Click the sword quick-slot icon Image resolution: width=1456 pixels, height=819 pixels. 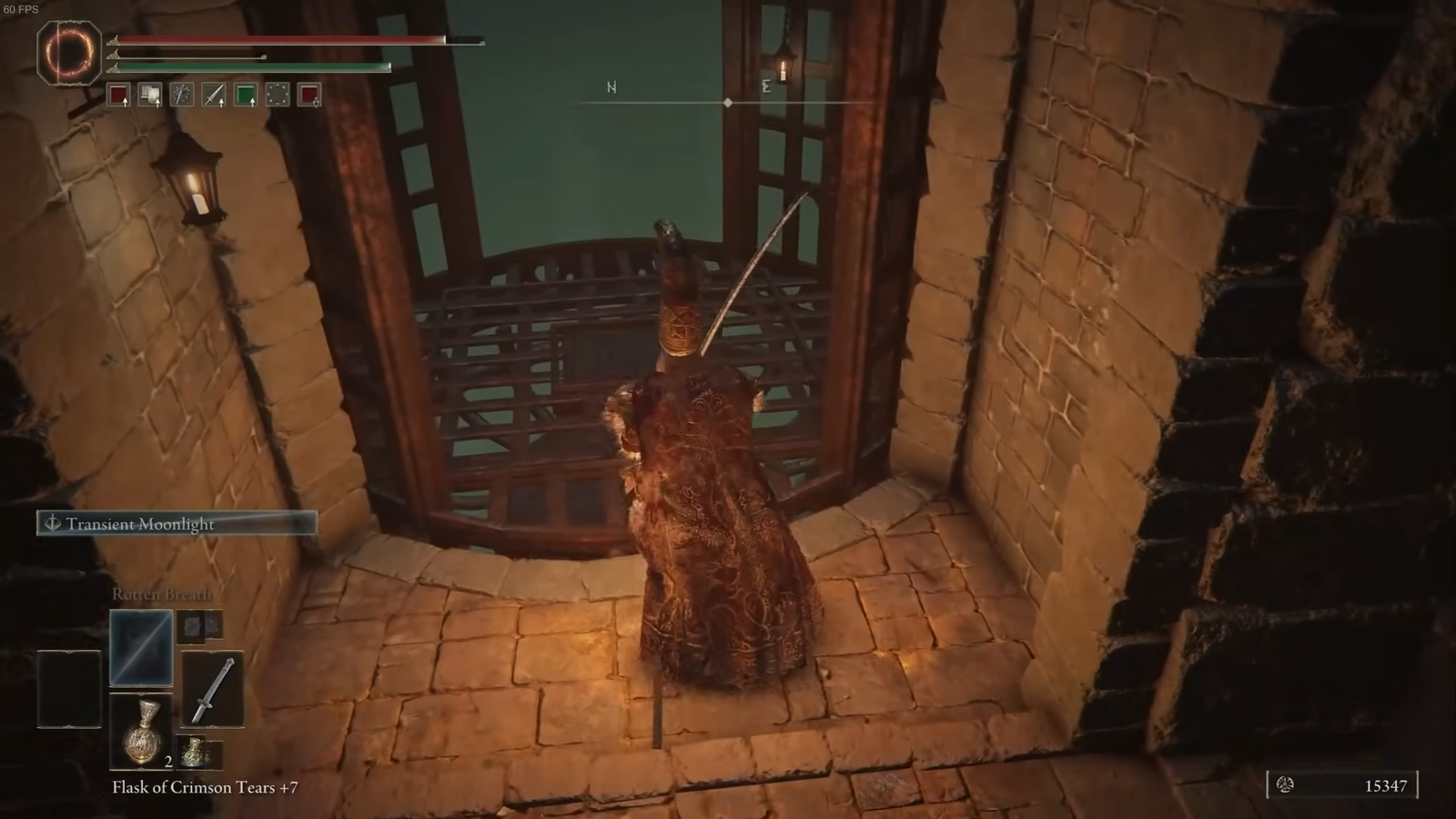[213, 96]
